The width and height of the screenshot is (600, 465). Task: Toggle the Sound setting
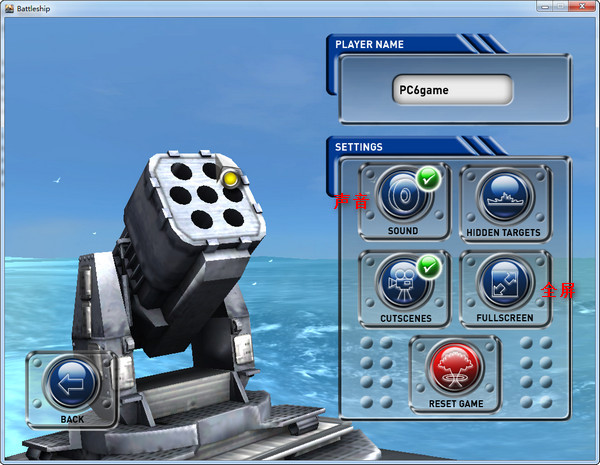403,197
